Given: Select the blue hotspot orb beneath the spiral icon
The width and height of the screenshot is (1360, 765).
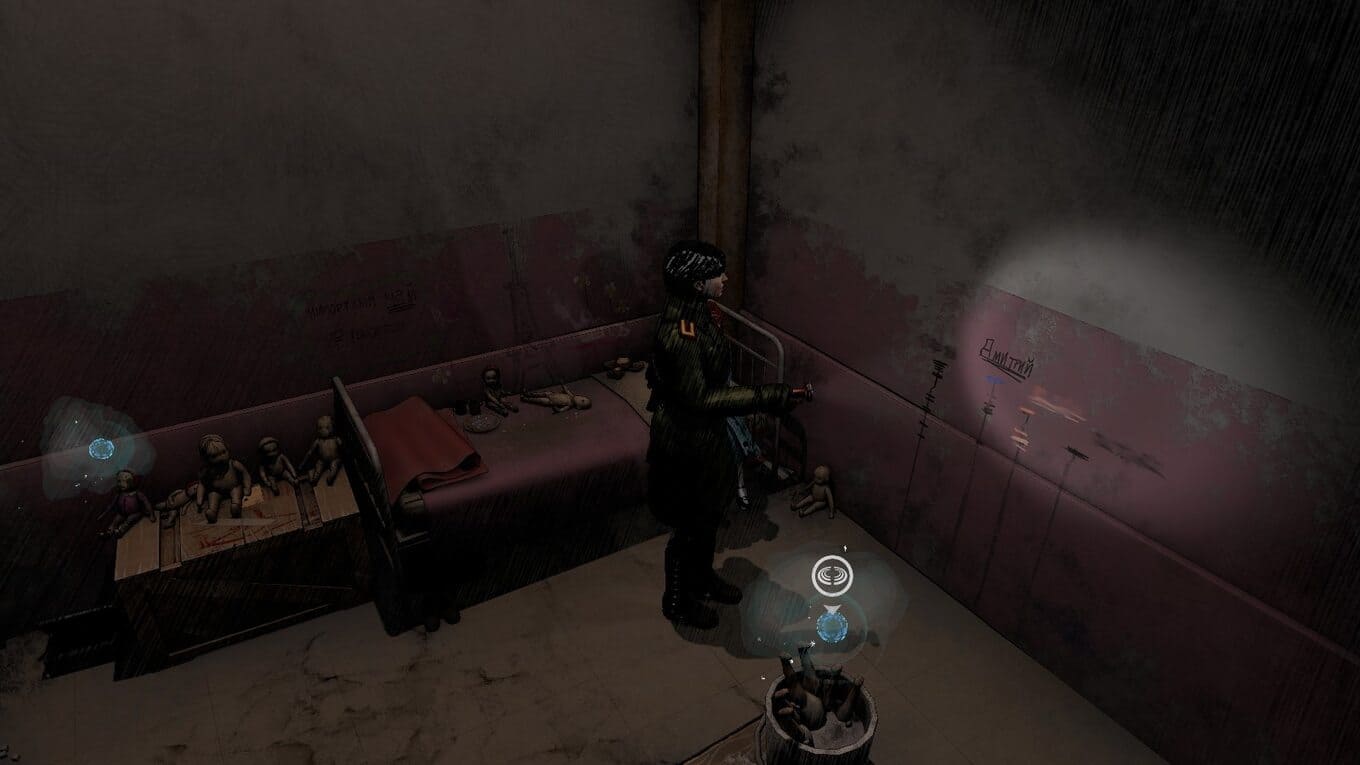Looking at the screenshot, I should pos(831,628).
